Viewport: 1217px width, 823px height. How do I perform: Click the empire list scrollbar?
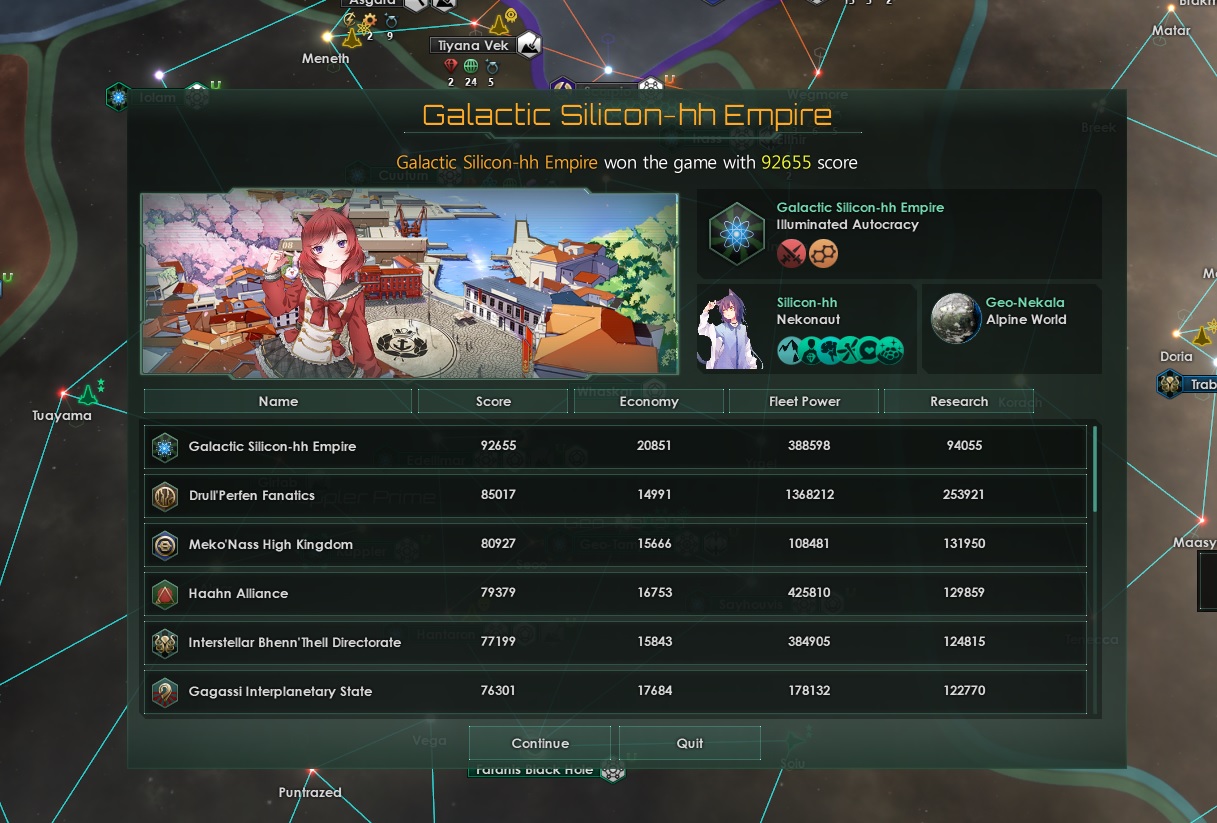click(1095, 468)
